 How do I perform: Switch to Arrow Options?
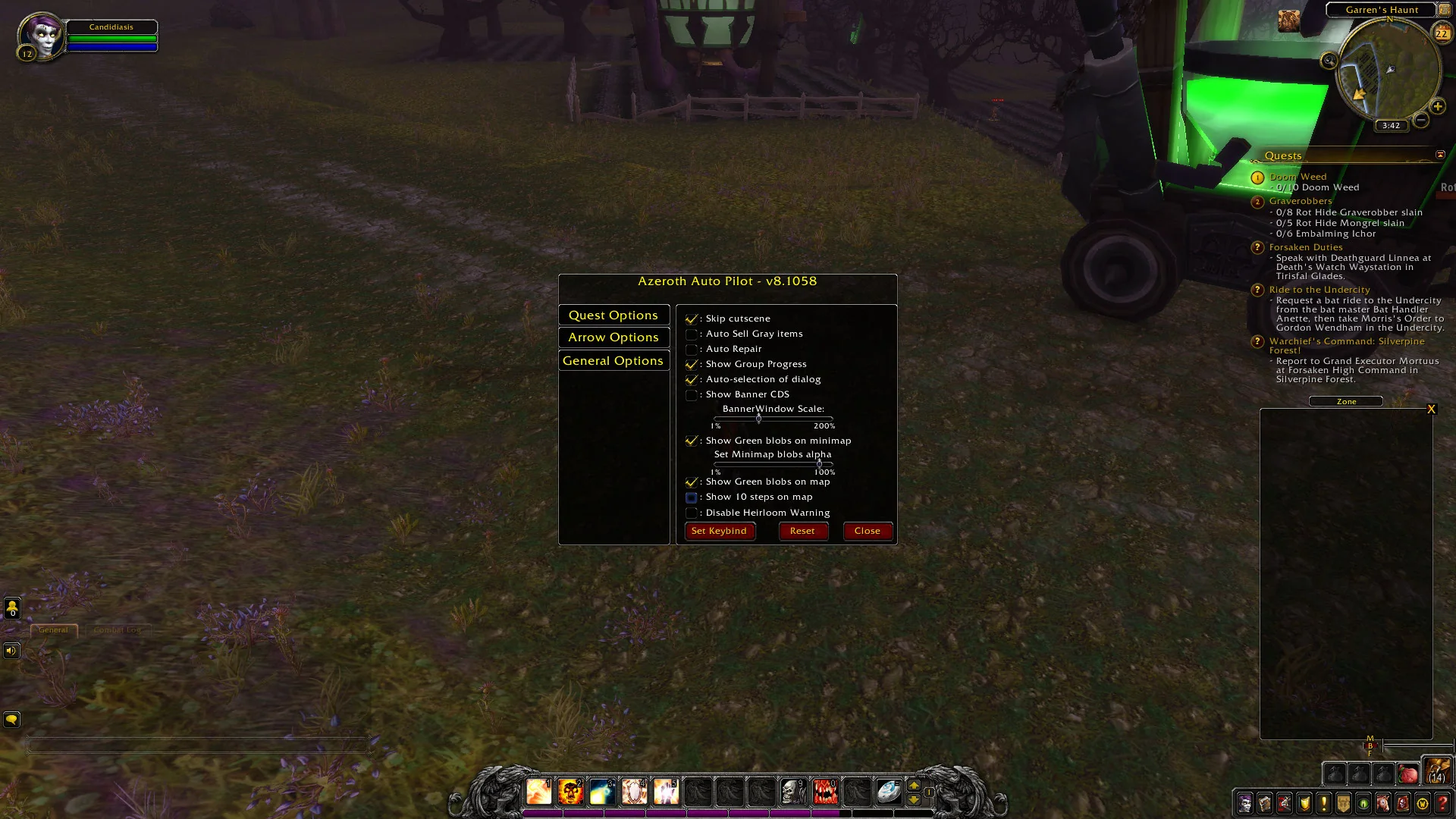[x=613, y=337]
